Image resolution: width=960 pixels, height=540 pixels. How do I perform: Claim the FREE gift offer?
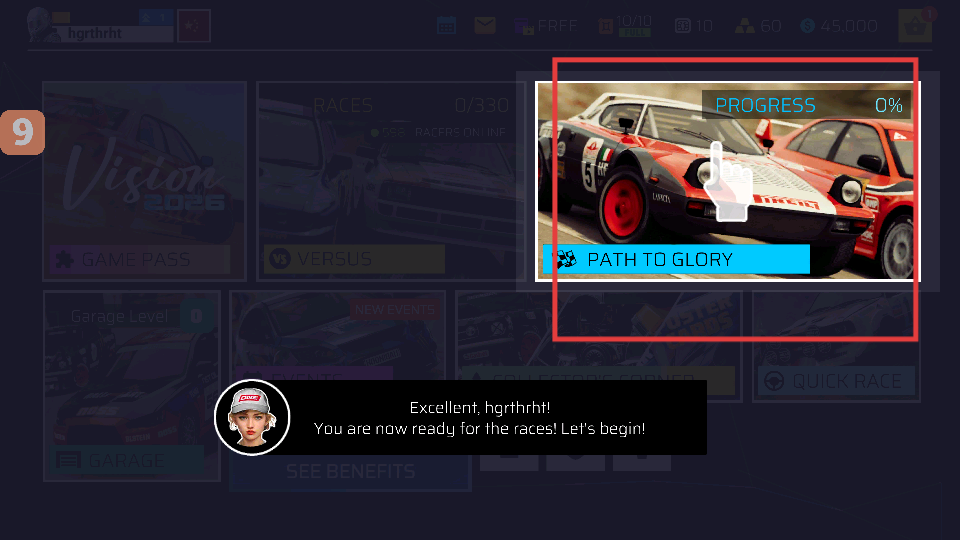(545, 26)
